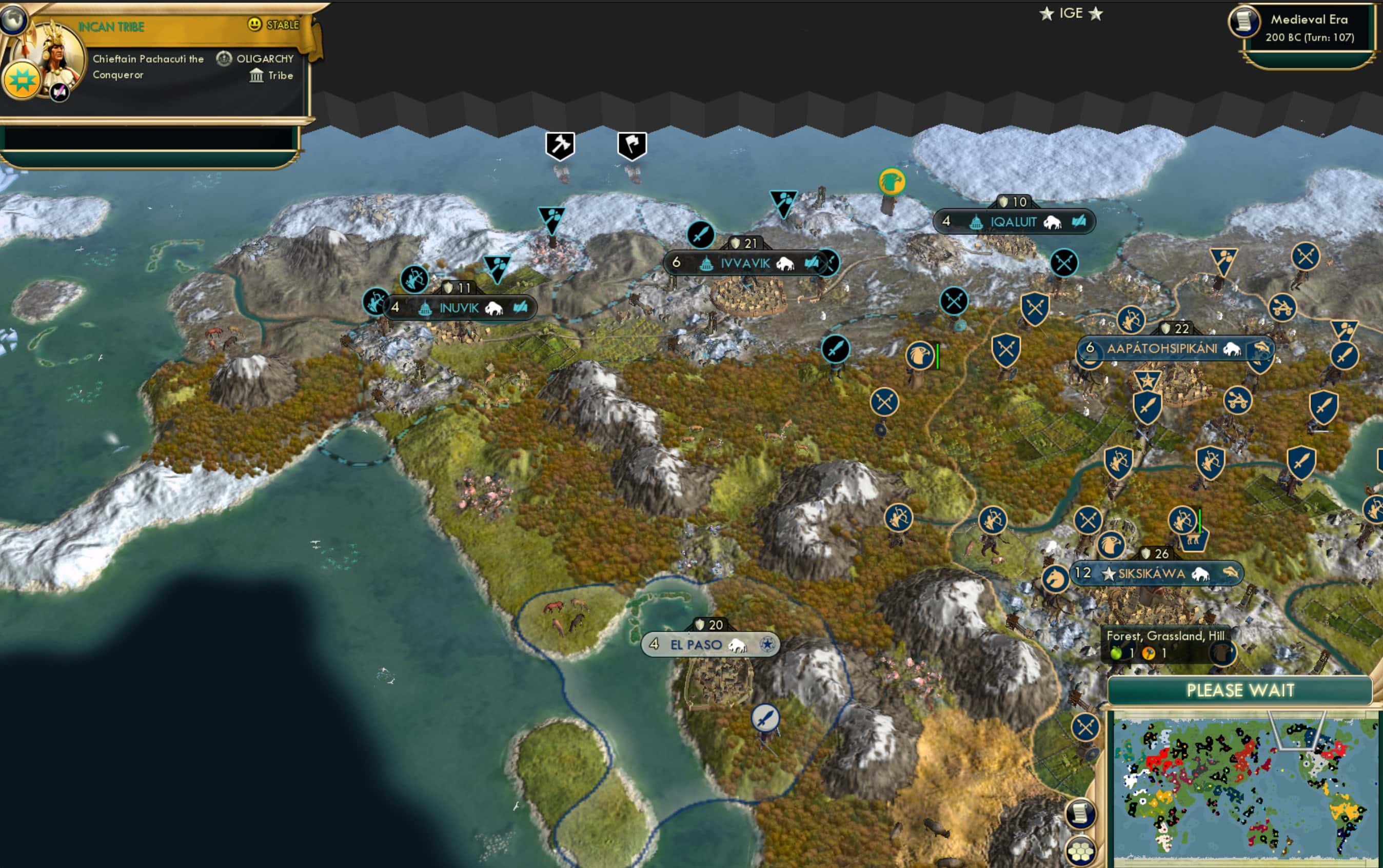Select the sword unit icon below El Paso
The width and height of the screenshot is (1383, 868).
[x=766, y=718]
